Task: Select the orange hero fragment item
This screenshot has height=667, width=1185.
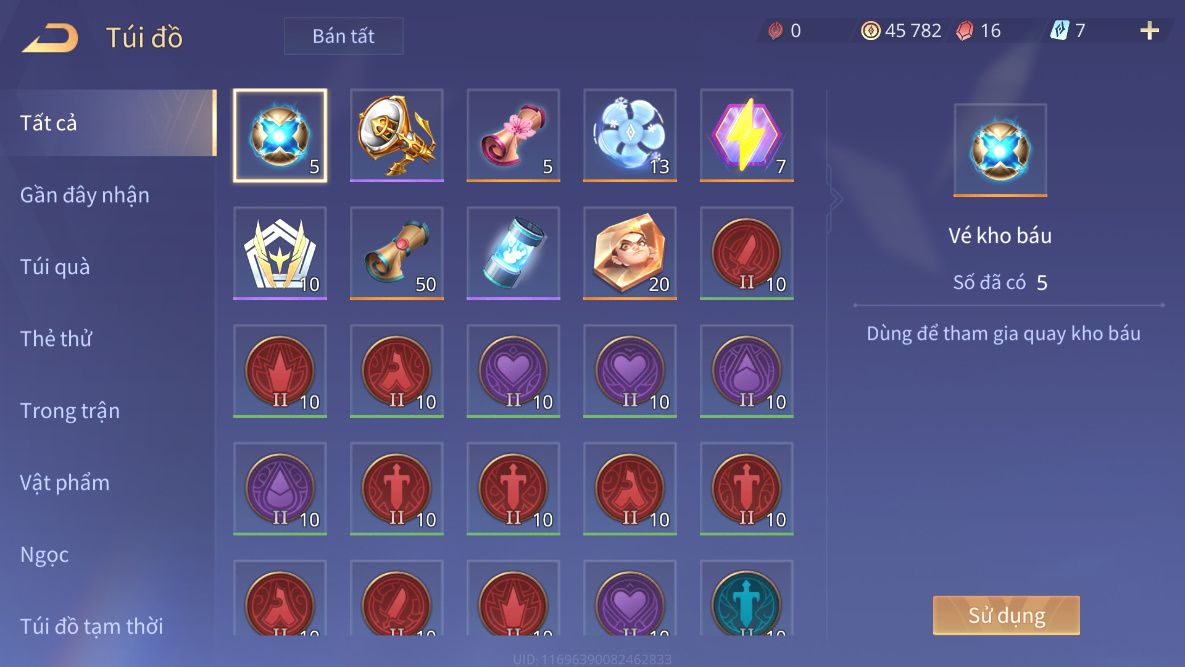Action: click(630, 253)
